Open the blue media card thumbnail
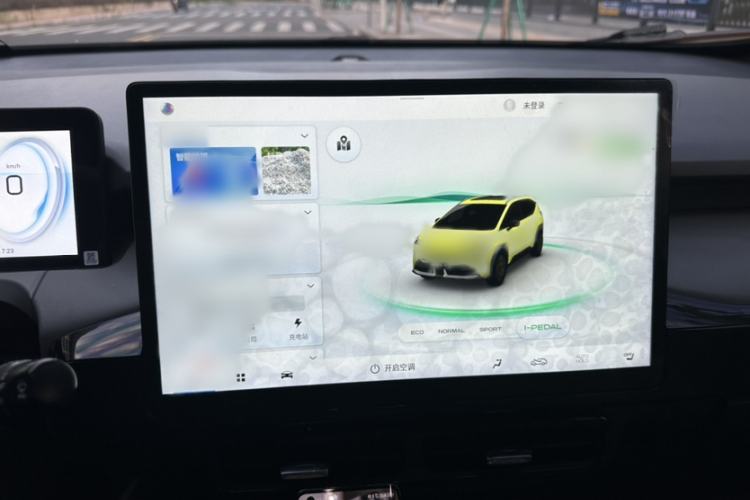This screenshot has height=500, width=750. click(x=213, y=171)
